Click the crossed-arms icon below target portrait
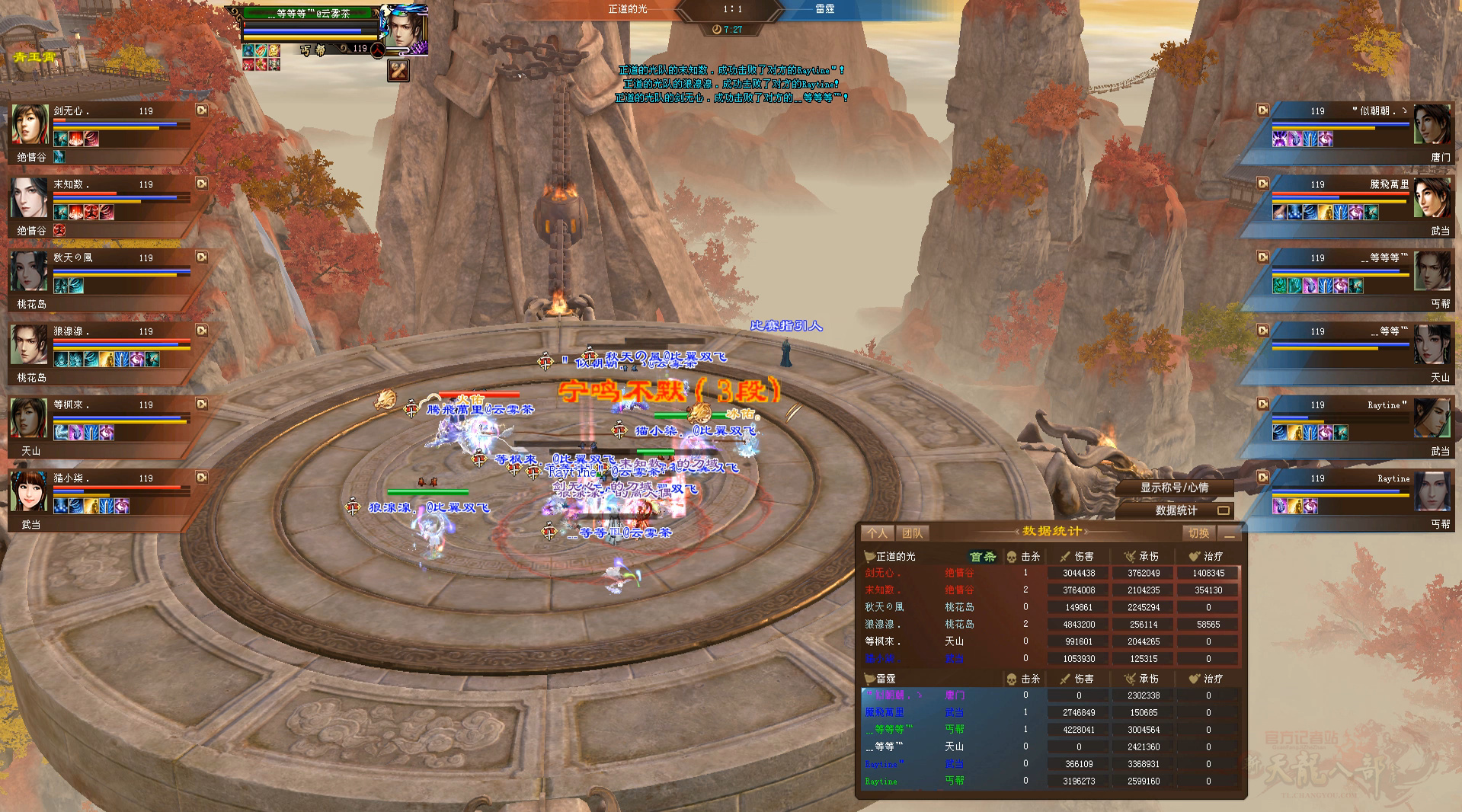The height and width of the screenshot is (812, 1462). (398, 70)
